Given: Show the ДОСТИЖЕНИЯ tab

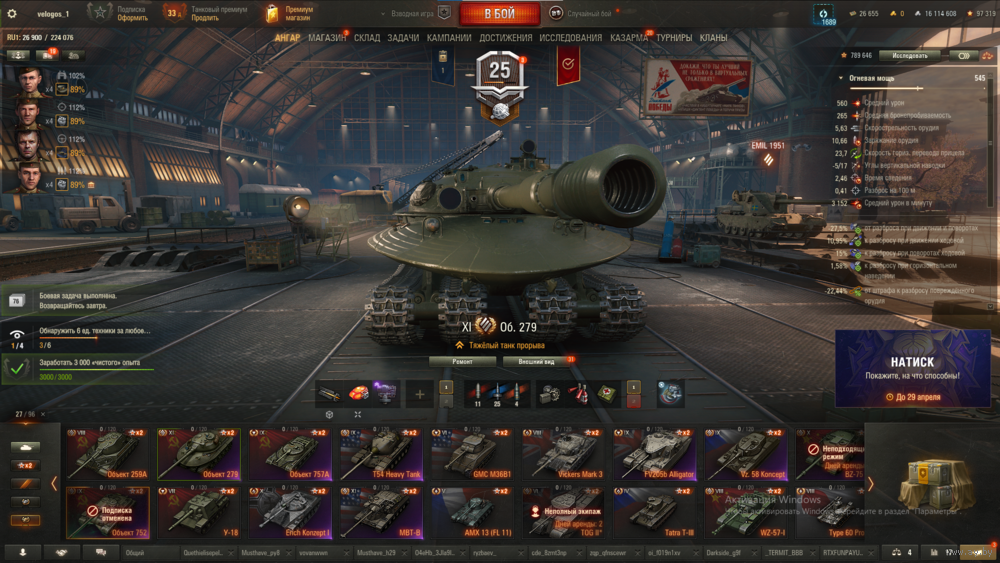Looking at the screenshot, I should [505, 38].
